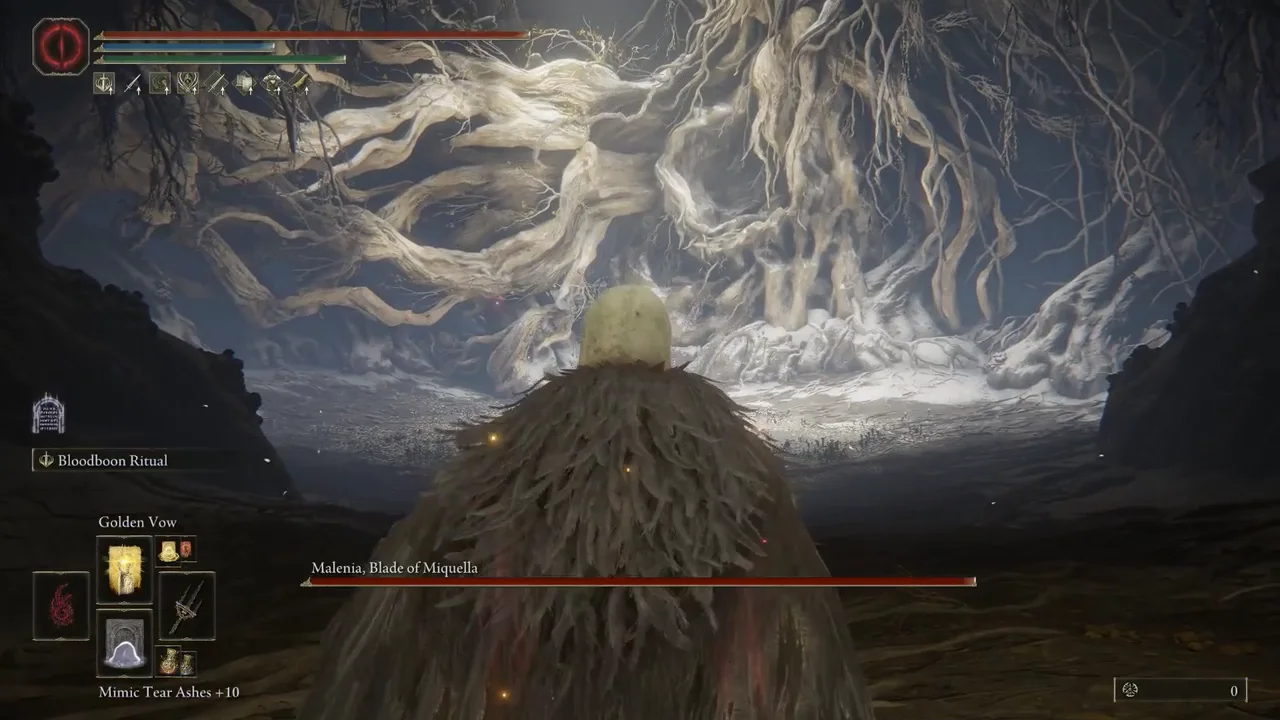1280x720 pixels.
Task: Select the red swirl left-hand slot
Action: tap(61, 606)
